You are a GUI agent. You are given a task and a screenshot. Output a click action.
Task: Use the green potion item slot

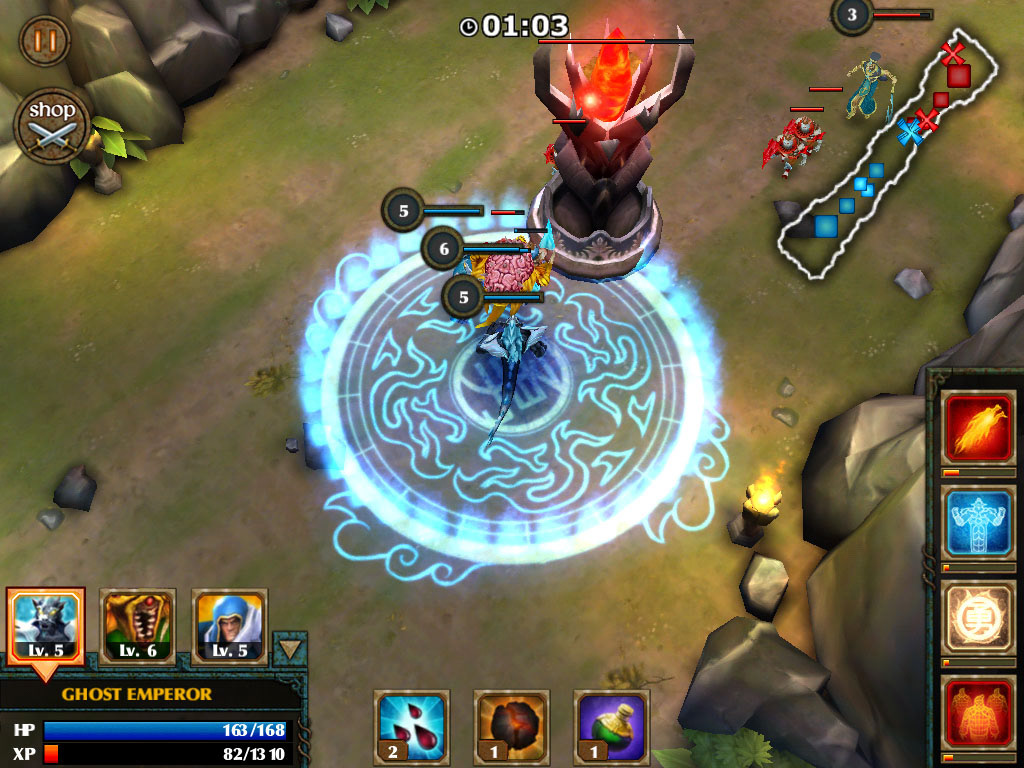point(611,726)
